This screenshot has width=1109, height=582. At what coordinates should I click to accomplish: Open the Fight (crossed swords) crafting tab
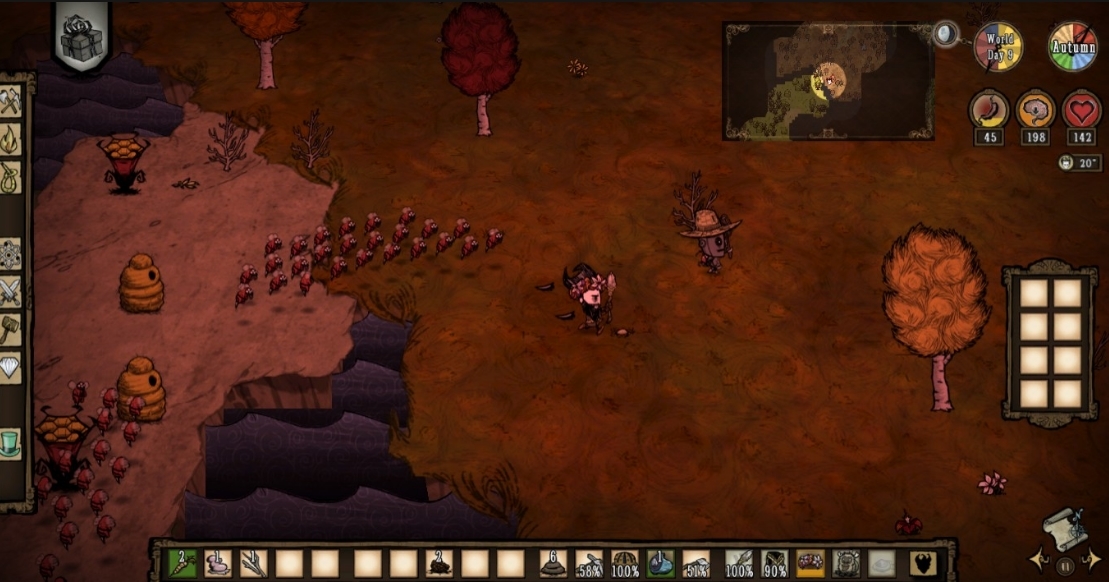(10, 291)
